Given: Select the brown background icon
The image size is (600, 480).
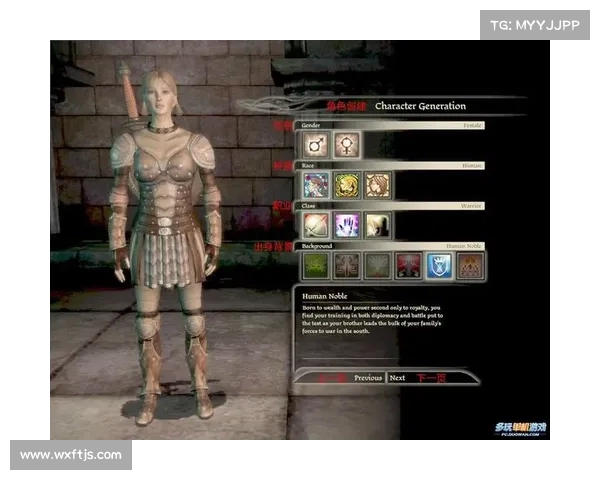Looking at the screenshot, I should click(471, 265).
